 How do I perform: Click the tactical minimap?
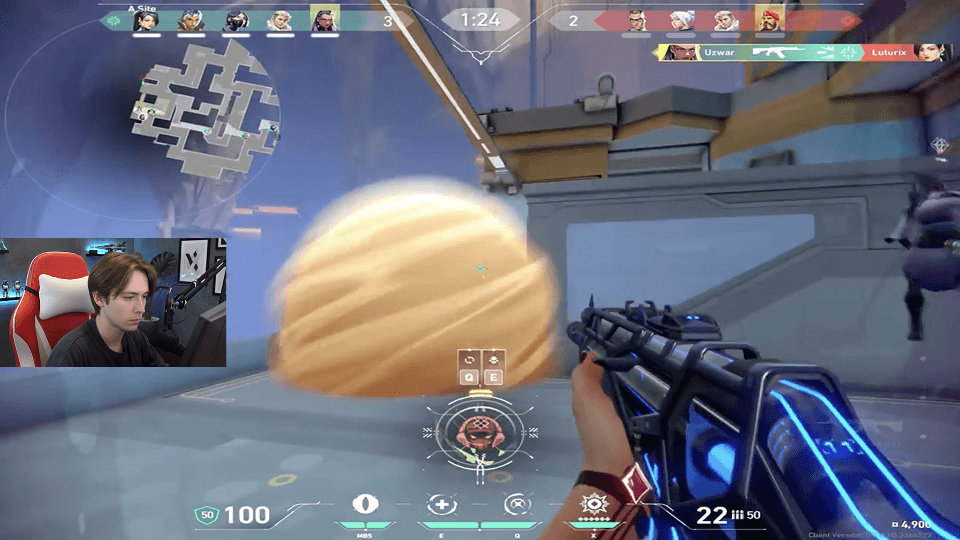[203, 110]
